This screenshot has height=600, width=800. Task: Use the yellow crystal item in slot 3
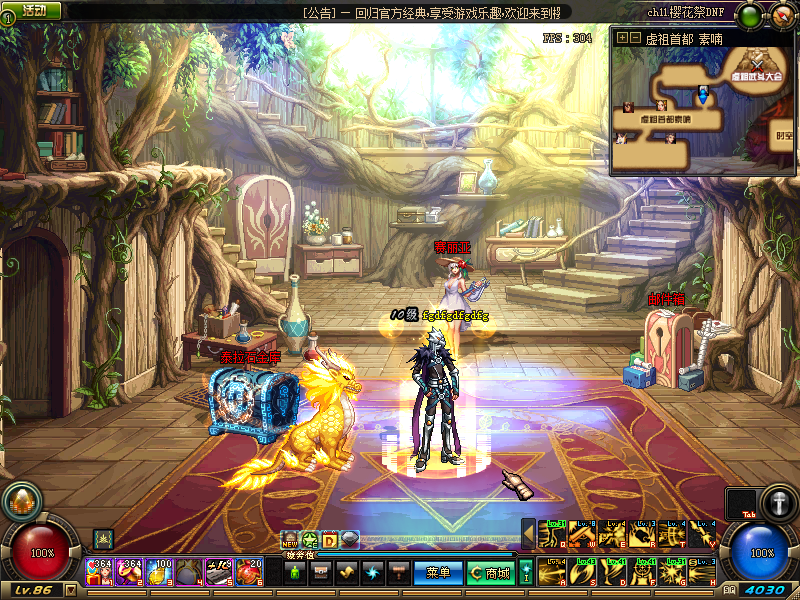(x=159, y=571)
